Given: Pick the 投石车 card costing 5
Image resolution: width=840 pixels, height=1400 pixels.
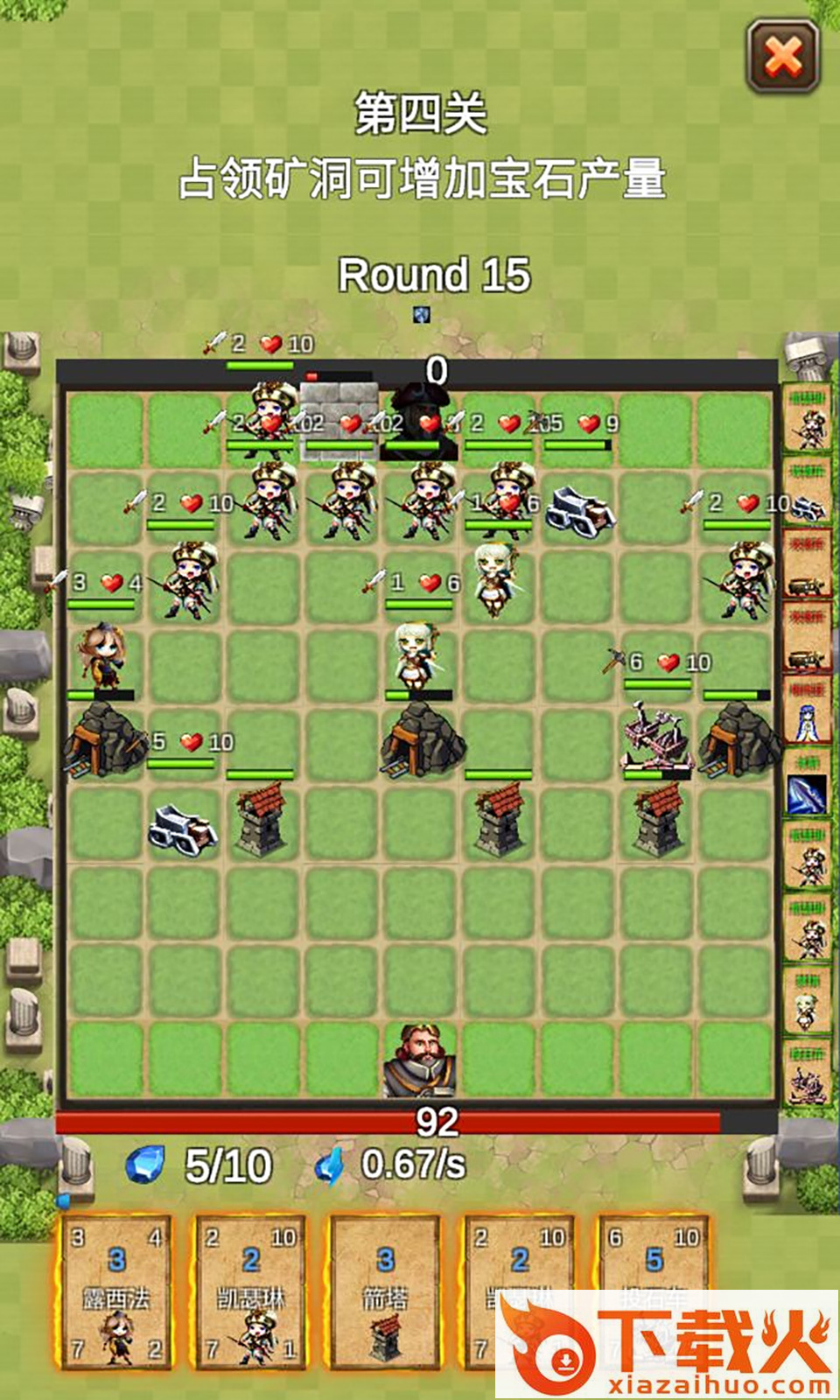Looking at the screenshot, I should 653,1260.
